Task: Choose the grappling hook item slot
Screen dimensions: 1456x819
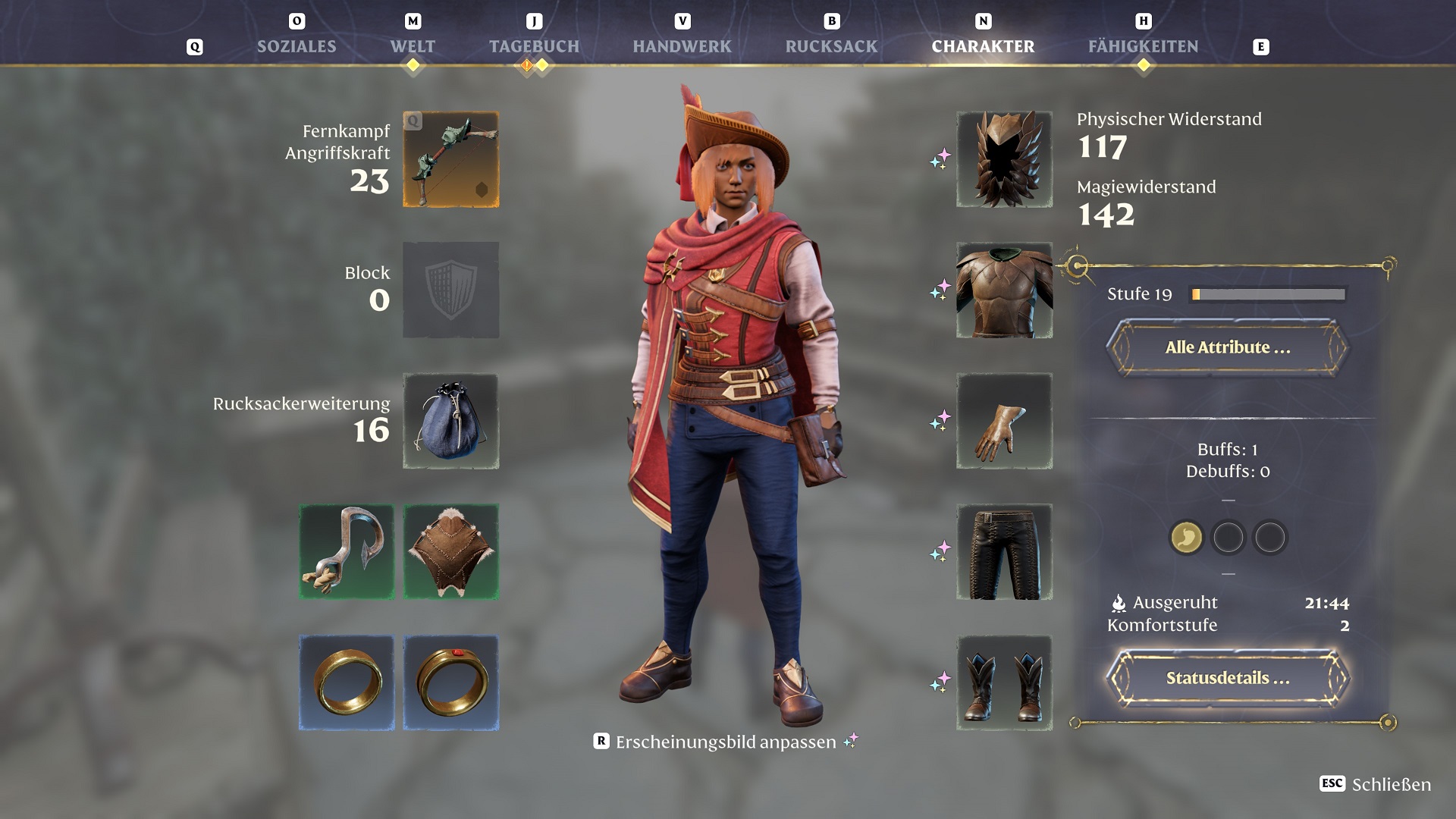Action: [x=347, y=552]
